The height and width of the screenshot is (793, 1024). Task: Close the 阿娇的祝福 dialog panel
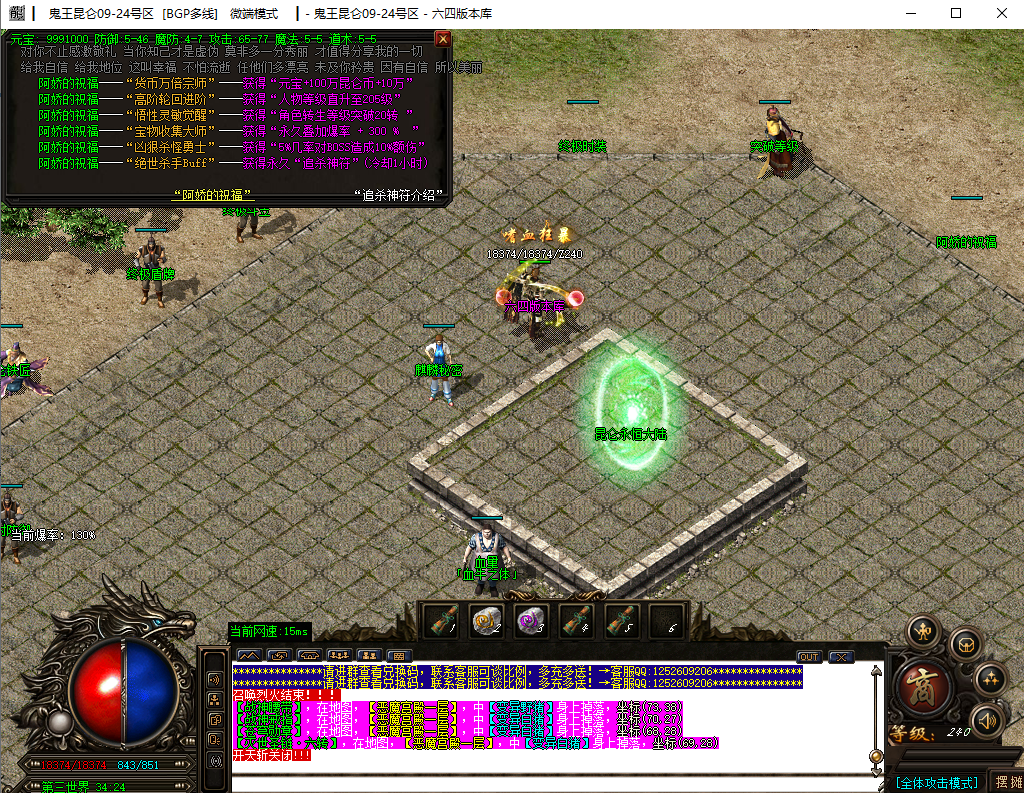pyautogui.click(x=443, y=39)
